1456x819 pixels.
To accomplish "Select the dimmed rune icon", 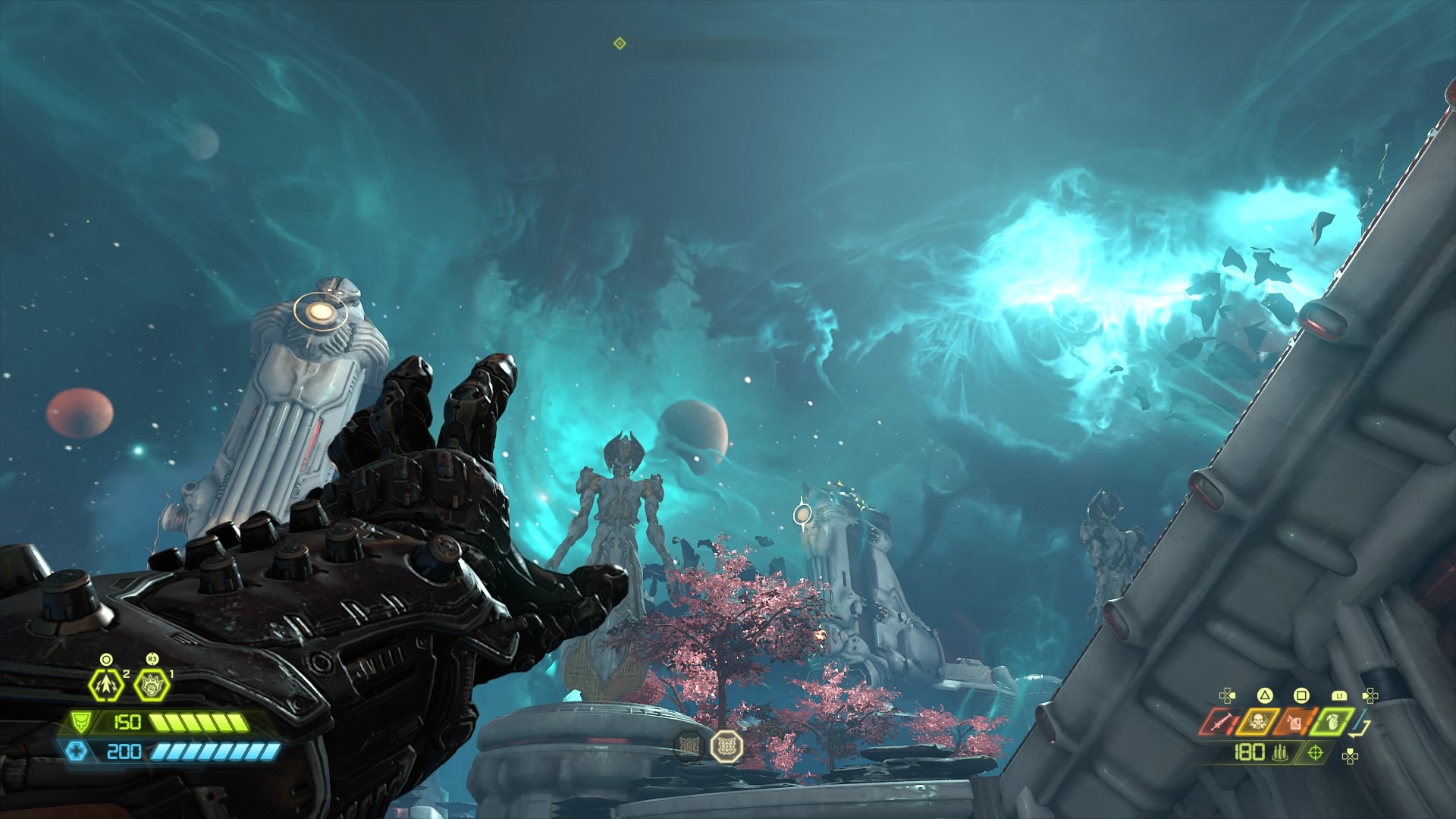I will click(x=689, y=746).
